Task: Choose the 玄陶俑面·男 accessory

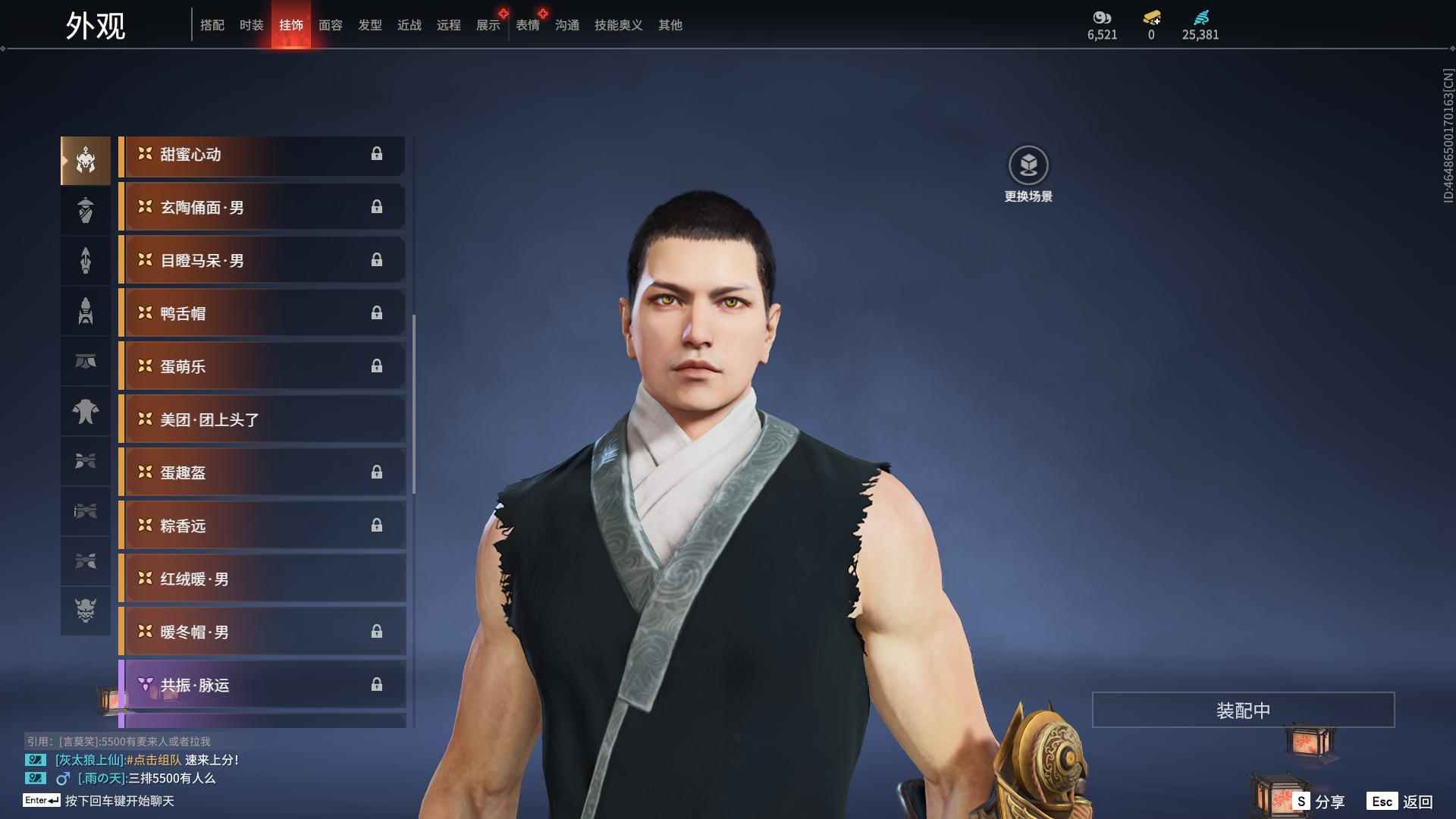Action: [262, 208]
